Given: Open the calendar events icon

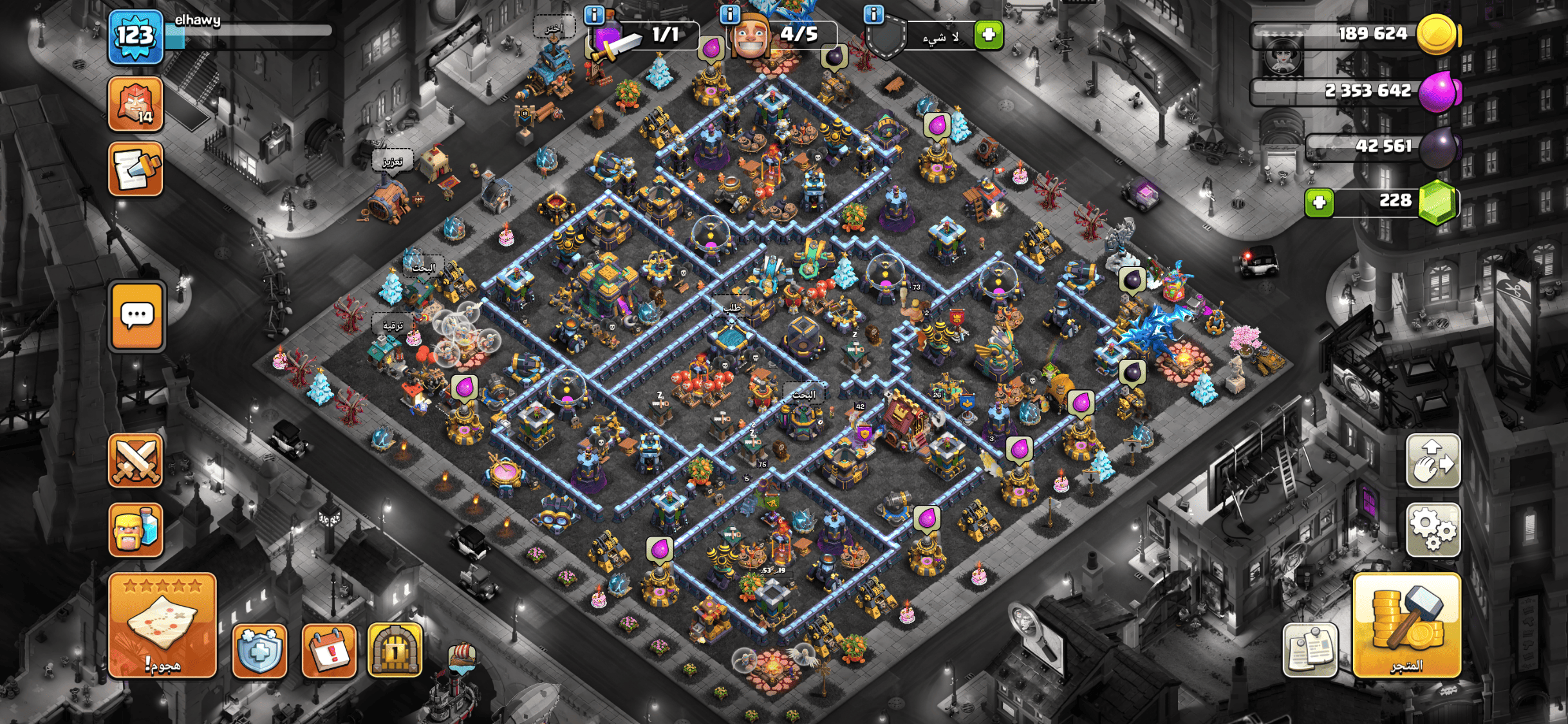Looking at the screenshot, I should (329, 651).
